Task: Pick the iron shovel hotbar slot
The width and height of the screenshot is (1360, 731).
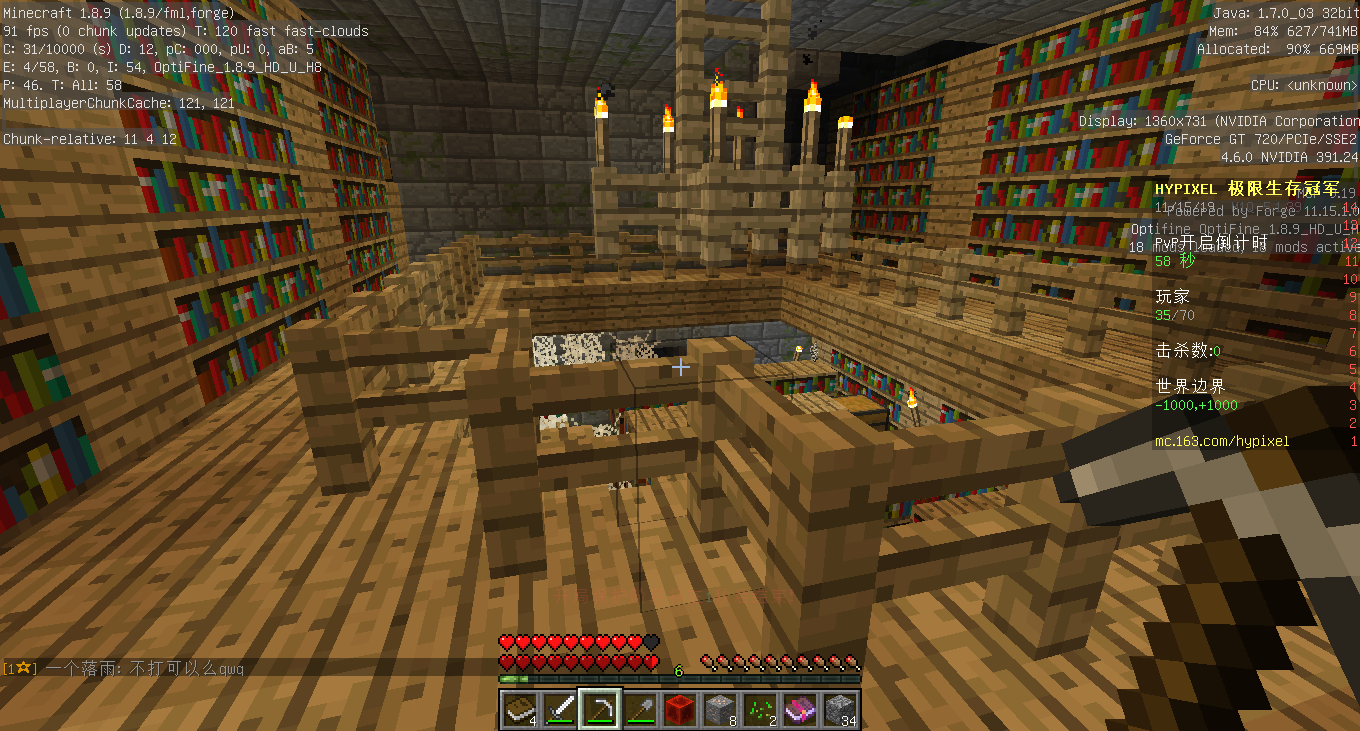Action: pos(640,709)
